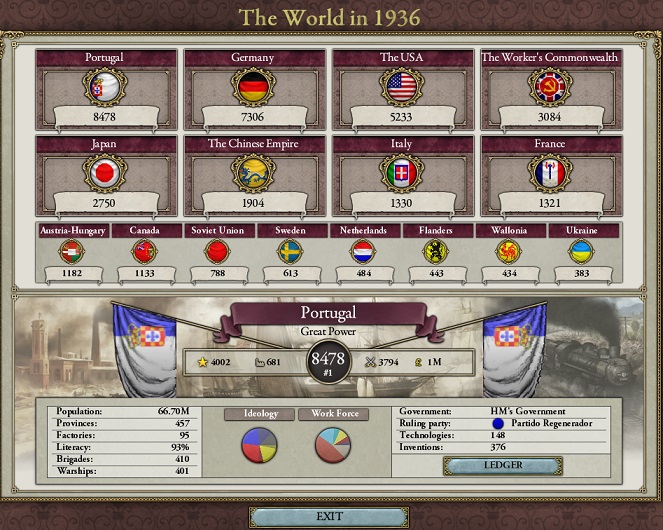Screen dimensions: 663x530
Task: Click the Work Force pie chart
Action: 333,445
